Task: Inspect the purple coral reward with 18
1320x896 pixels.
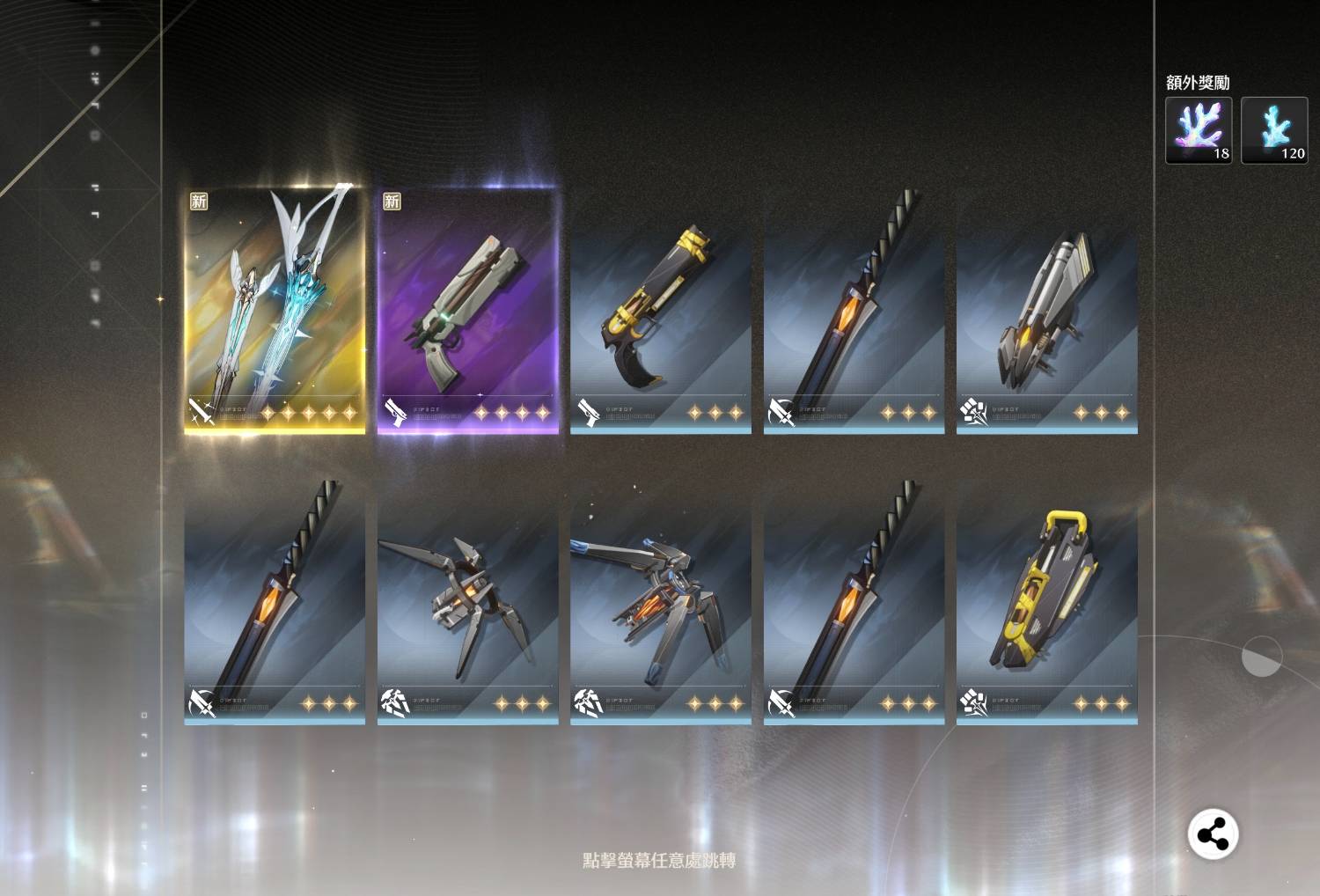Action: [x=1199, y=130]
